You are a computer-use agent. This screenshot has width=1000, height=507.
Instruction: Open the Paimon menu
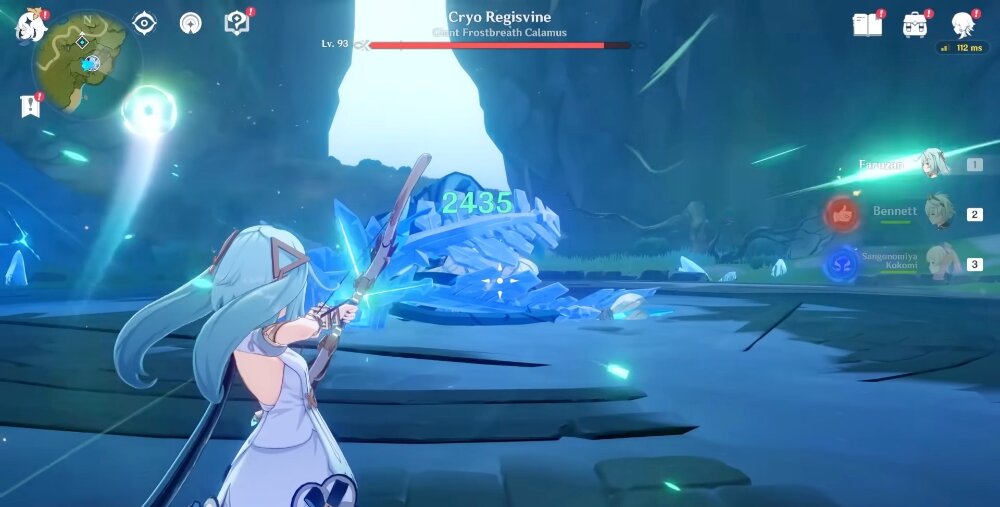pyautogui.click(x=30, y=25)
